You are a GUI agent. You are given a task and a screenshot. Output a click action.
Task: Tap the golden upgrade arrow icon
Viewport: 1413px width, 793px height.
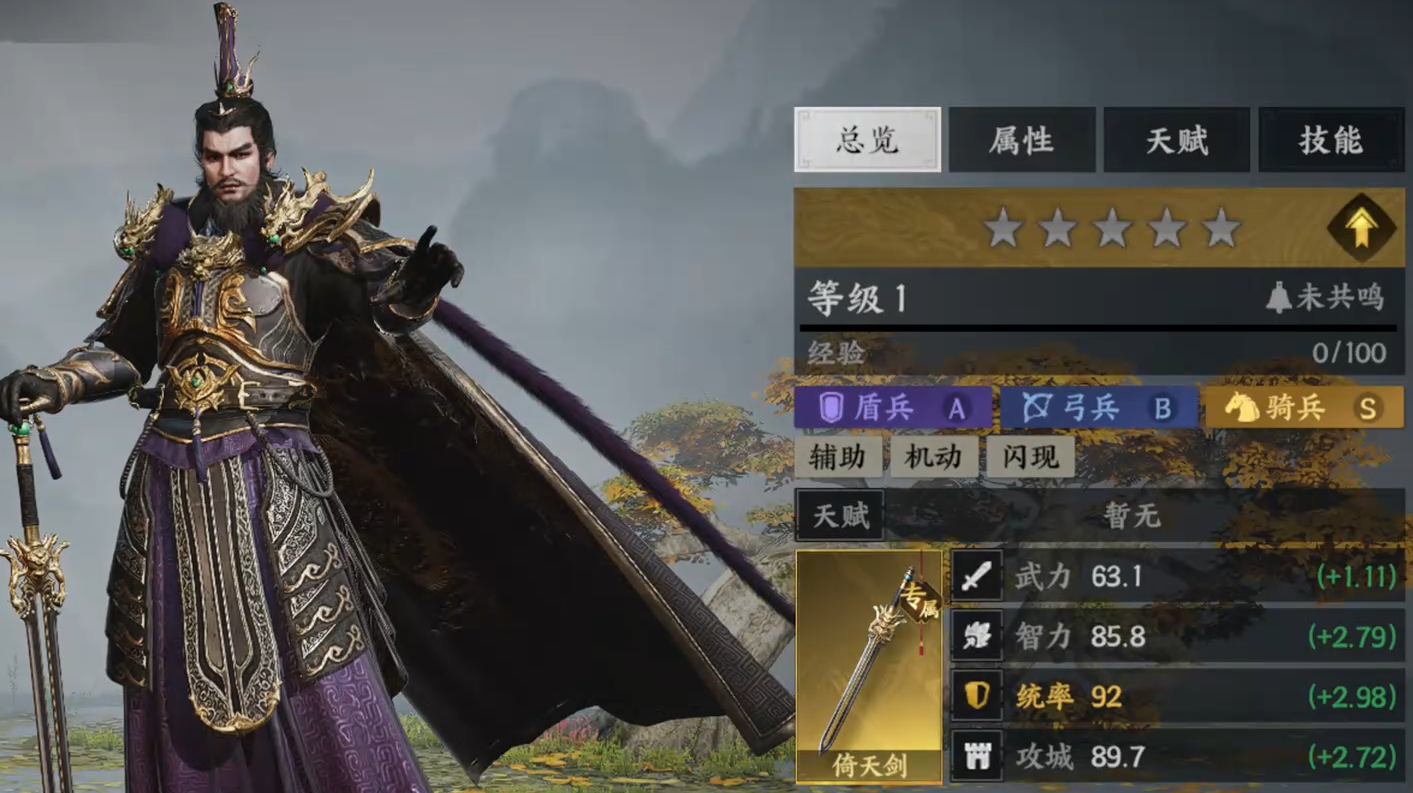tap(1362, 228)
